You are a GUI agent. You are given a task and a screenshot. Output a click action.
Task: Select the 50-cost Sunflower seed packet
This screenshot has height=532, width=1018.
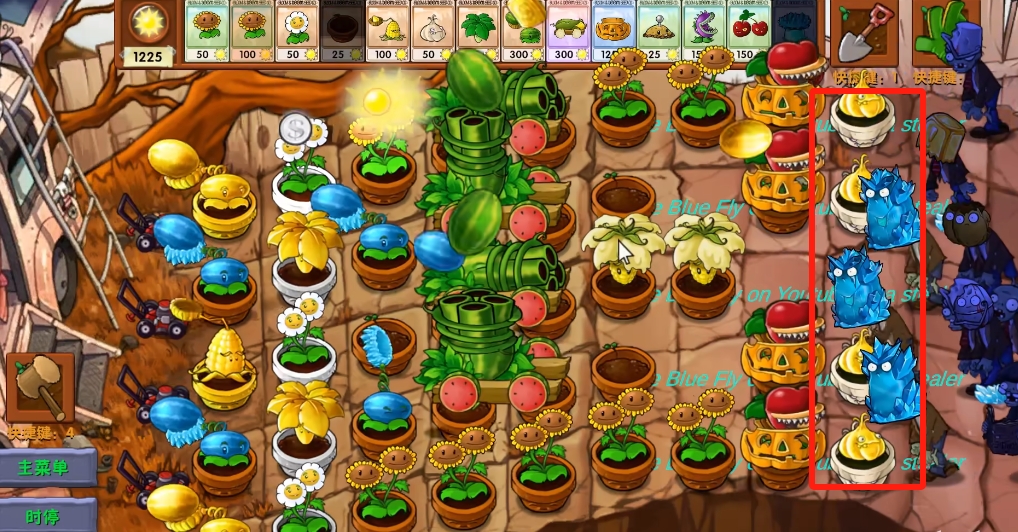pos(207,34)
